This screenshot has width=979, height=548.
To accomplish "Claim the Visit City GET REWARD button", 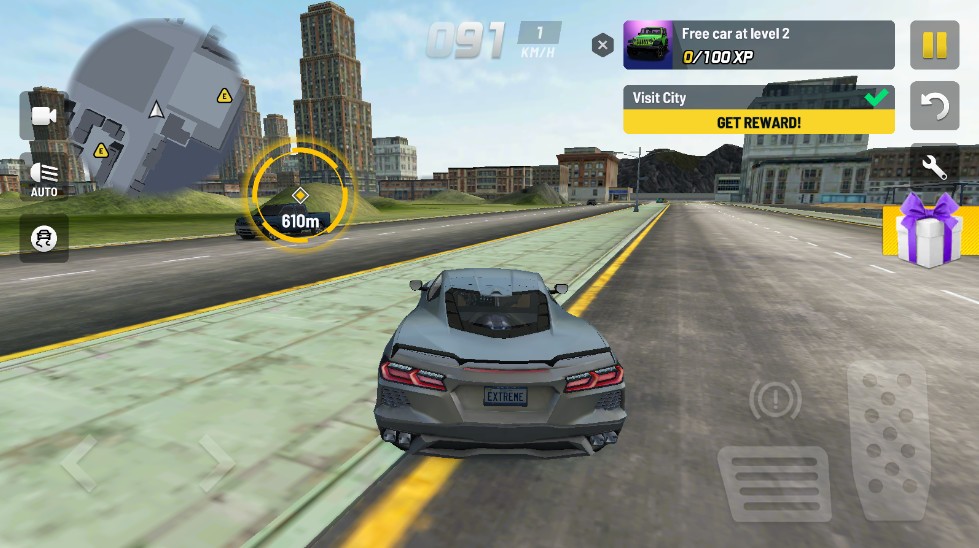I will click(x=758, y=122).
